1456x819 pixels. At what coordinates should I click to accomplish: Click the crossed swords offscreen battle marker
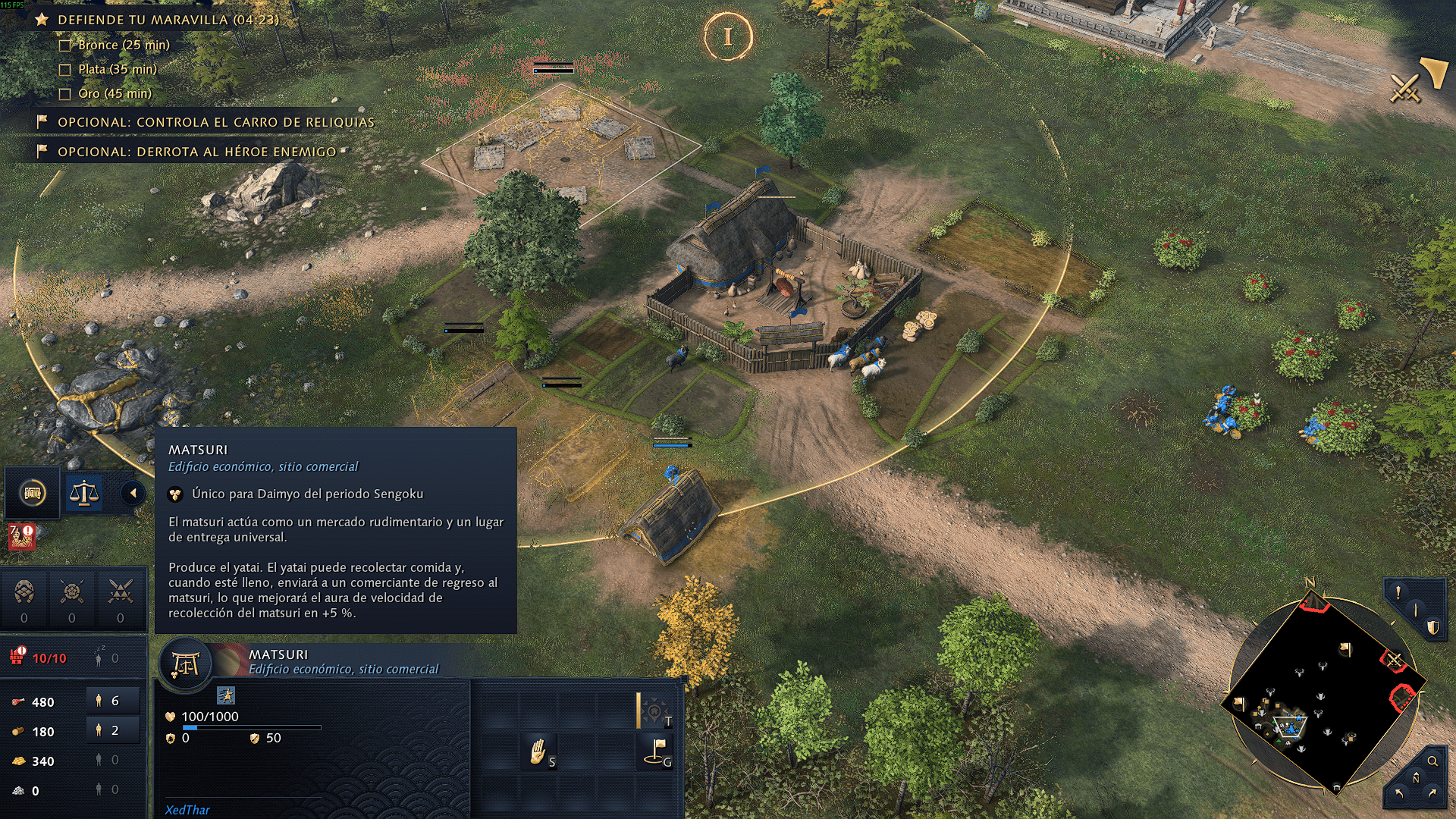point(1405,88)
